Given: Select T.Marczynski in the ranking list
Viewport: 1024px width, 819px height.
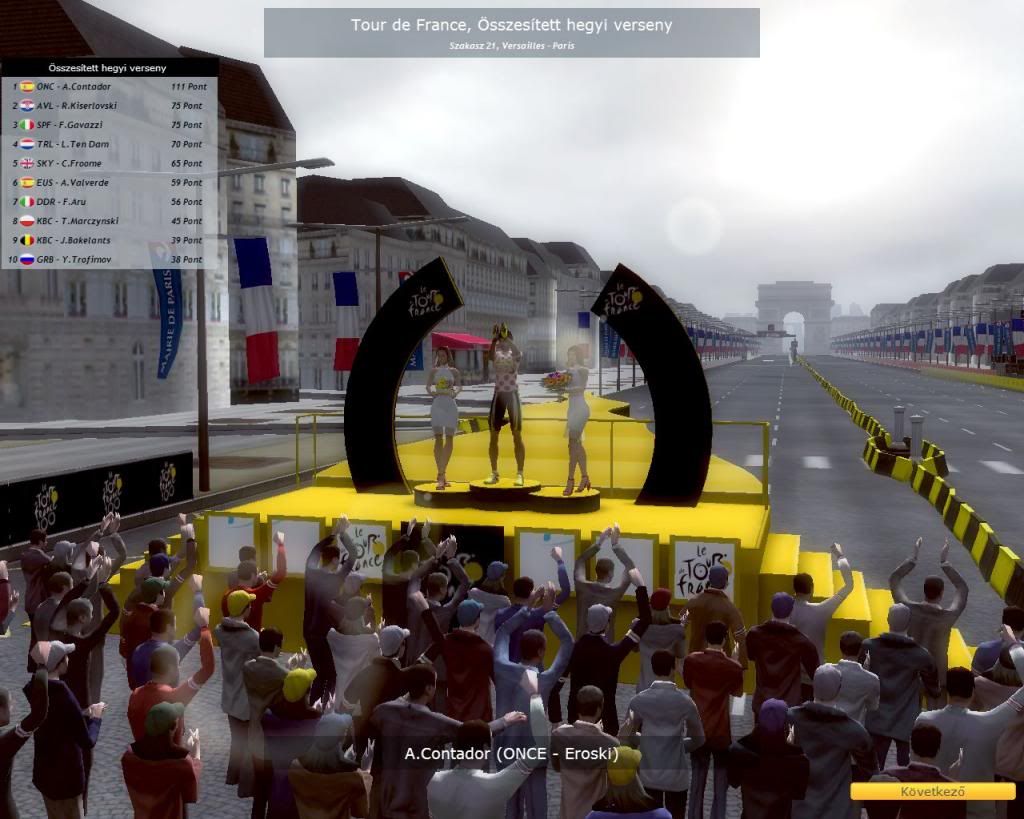Looking at the screenshot, I should click(110, 221).
